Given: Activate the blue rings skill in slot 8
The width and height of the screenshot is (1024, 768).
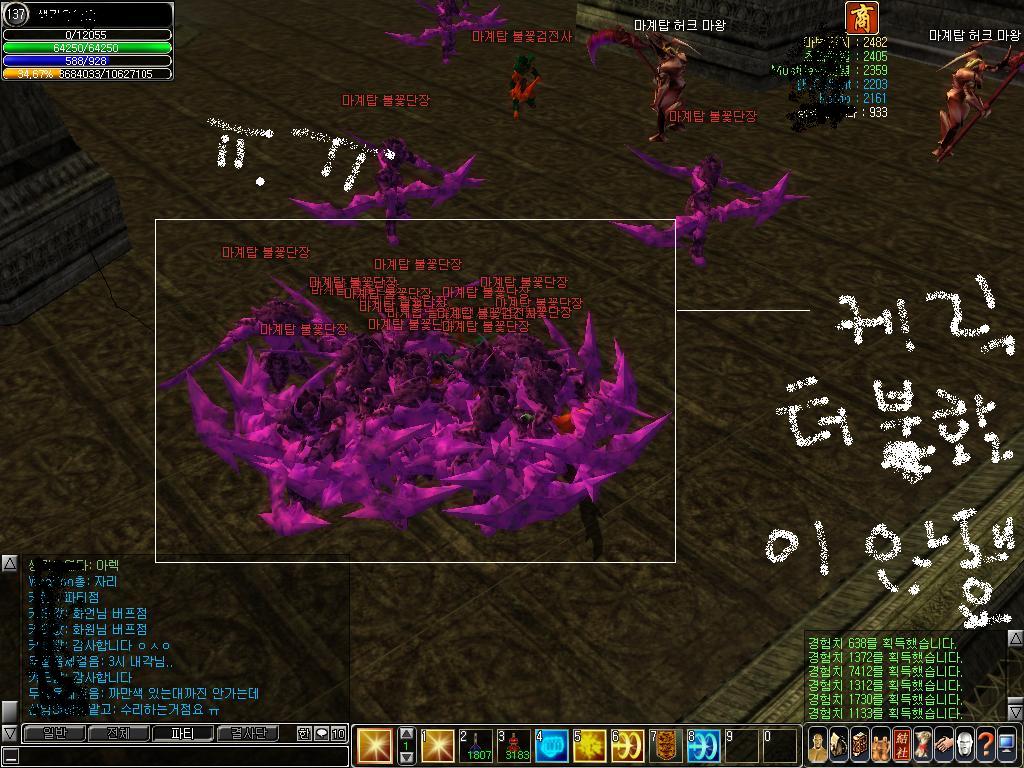Looking at the screenshot, I should pos(704,746).
